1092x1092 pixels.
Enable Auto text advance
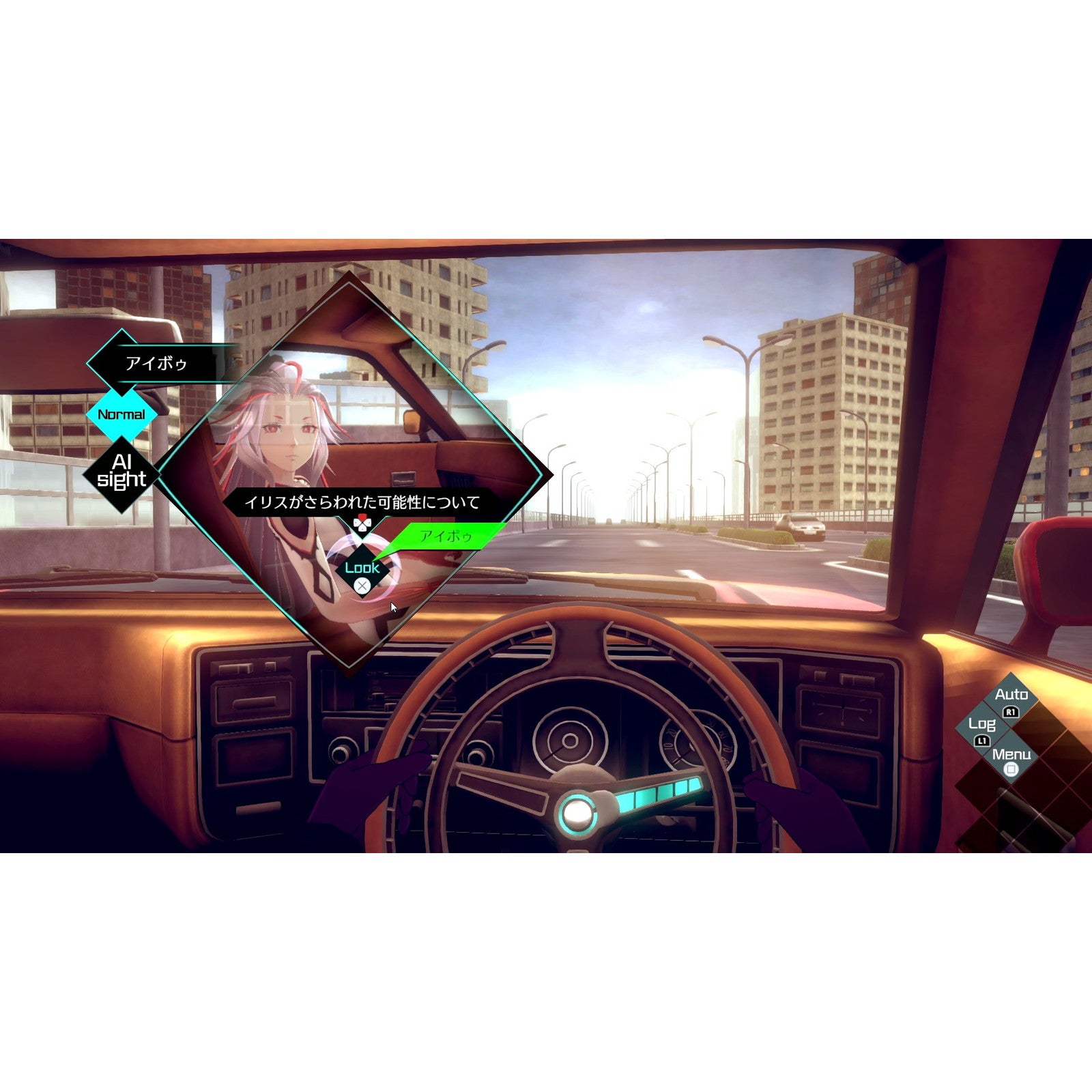[1012, 695]
